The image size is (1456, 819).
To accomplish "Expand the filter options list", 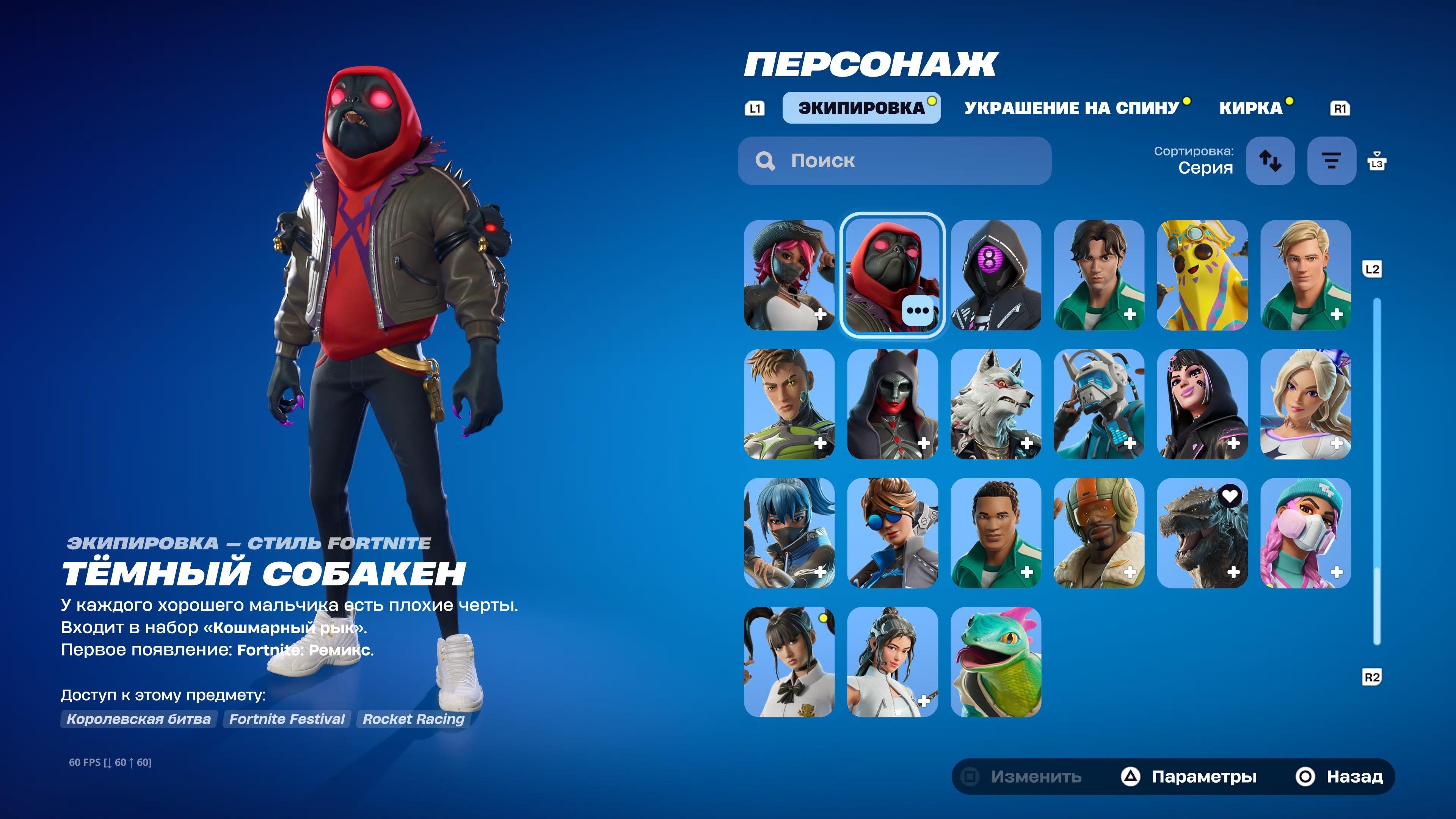I will point(1331,161).
